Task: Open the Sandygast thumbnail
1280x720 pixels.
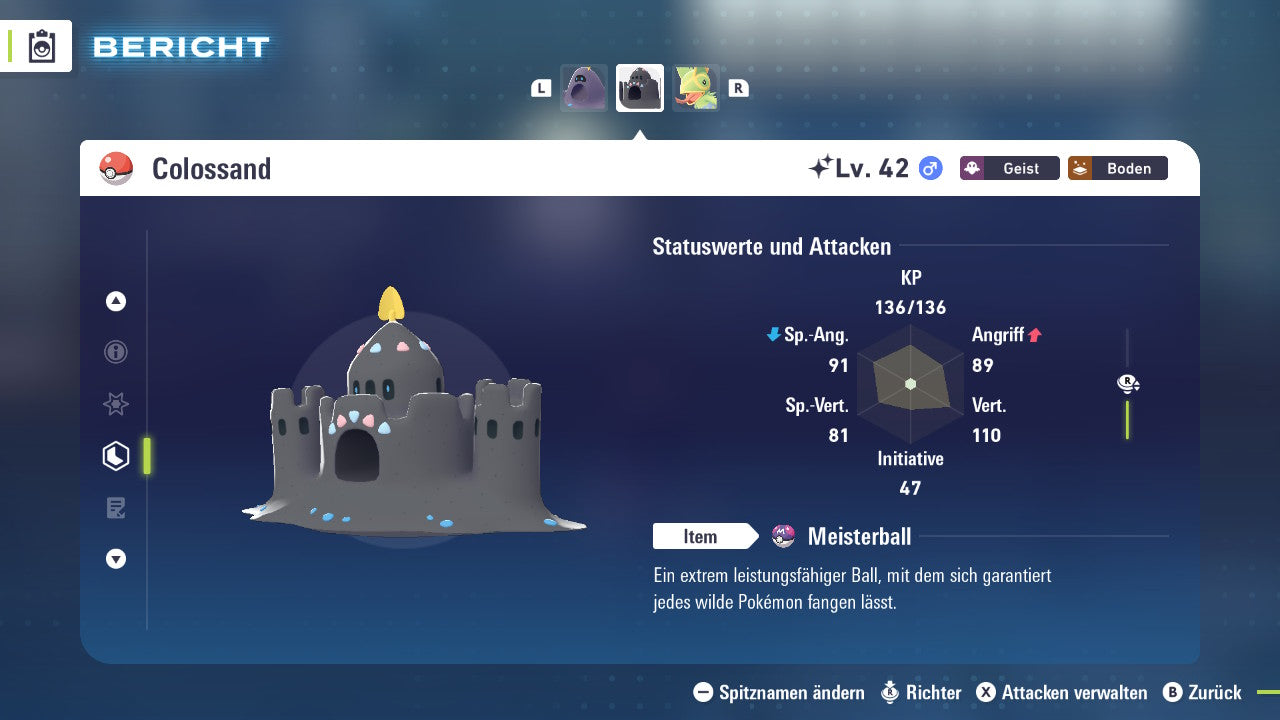Action: tap(584, 87)
